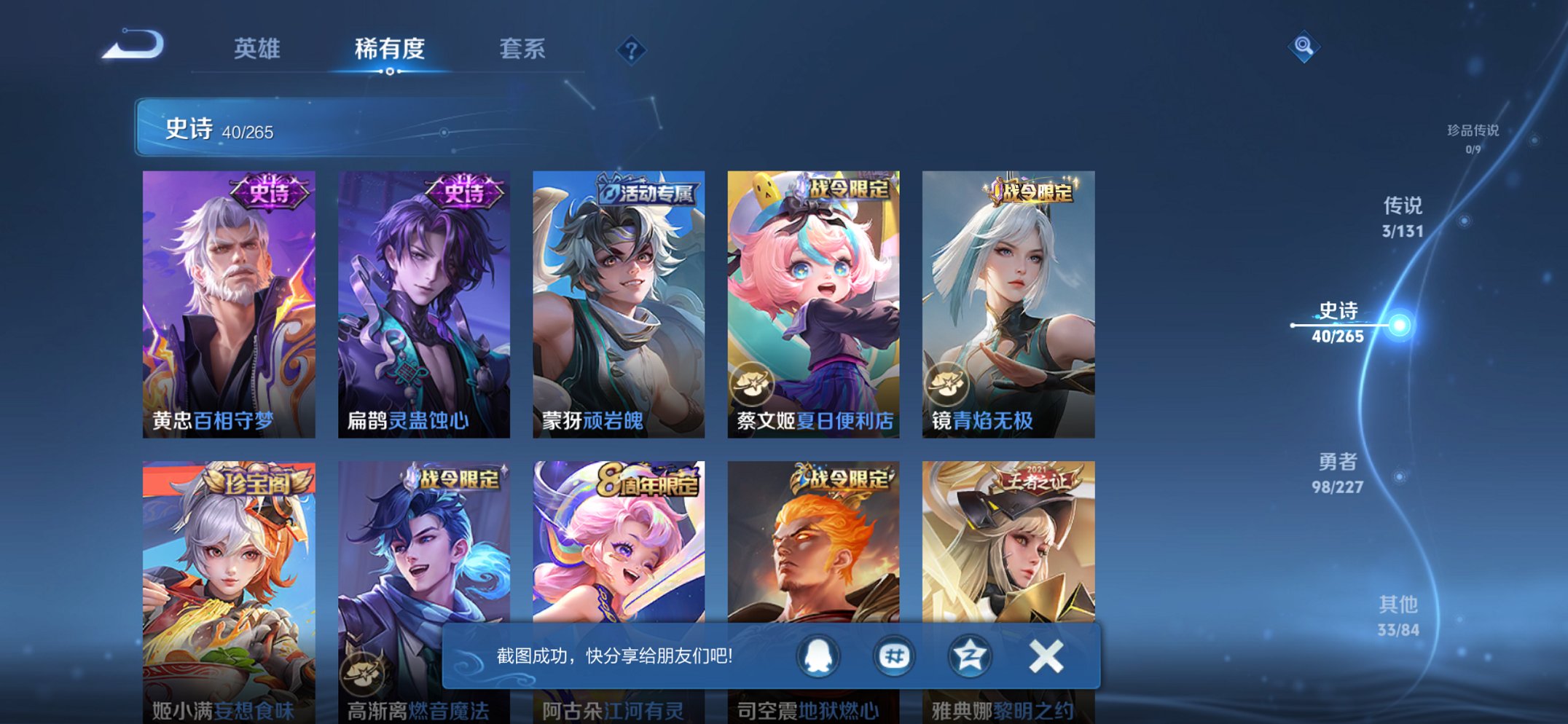Share via the QQ penguin icon
The width and height of the screenshot is (1568, 724).
click(x=816, y=656)
